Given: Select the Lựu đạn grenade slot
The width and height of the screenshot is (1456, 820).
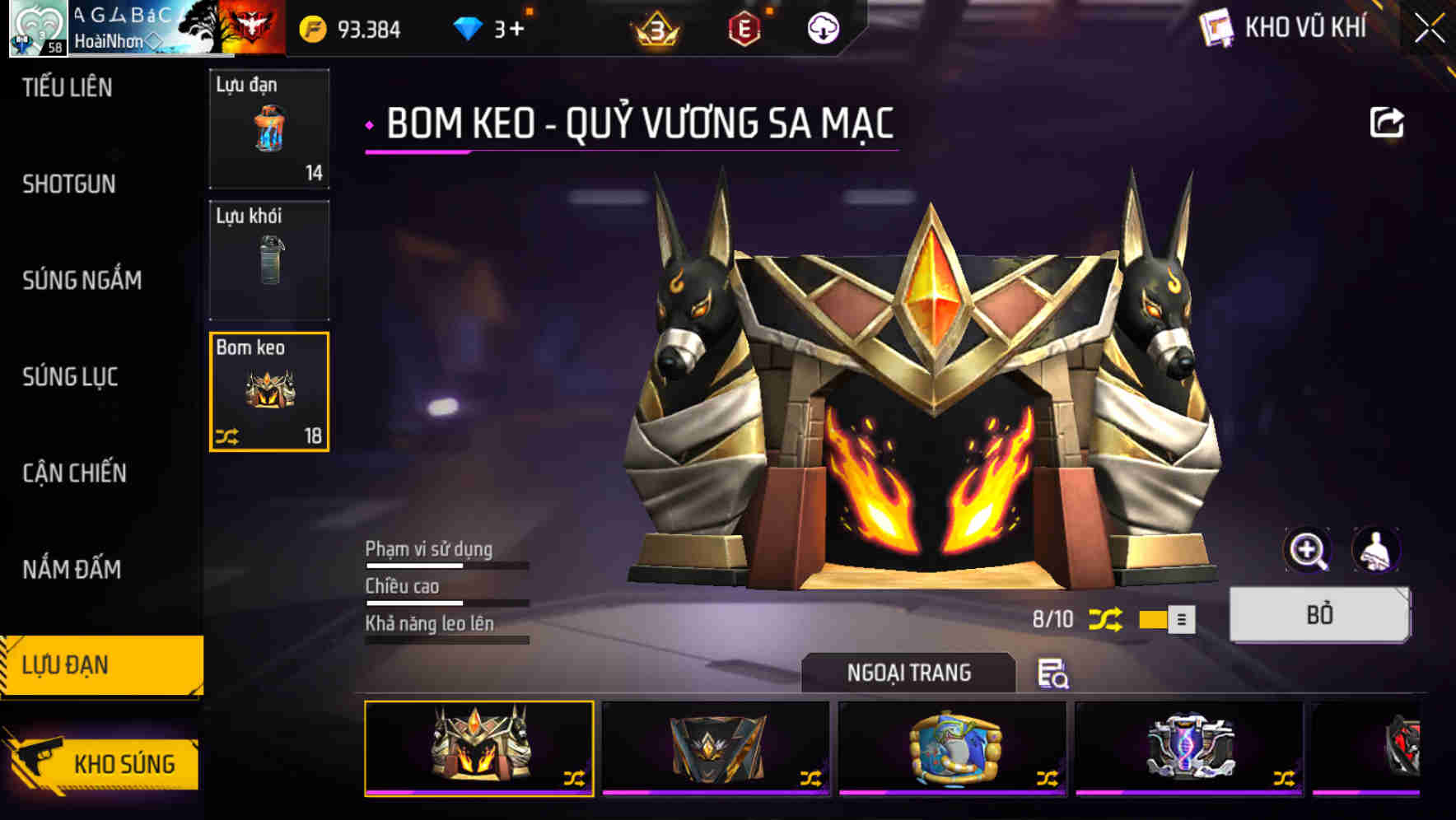Looking at the screenshot, I should (269, 129).
